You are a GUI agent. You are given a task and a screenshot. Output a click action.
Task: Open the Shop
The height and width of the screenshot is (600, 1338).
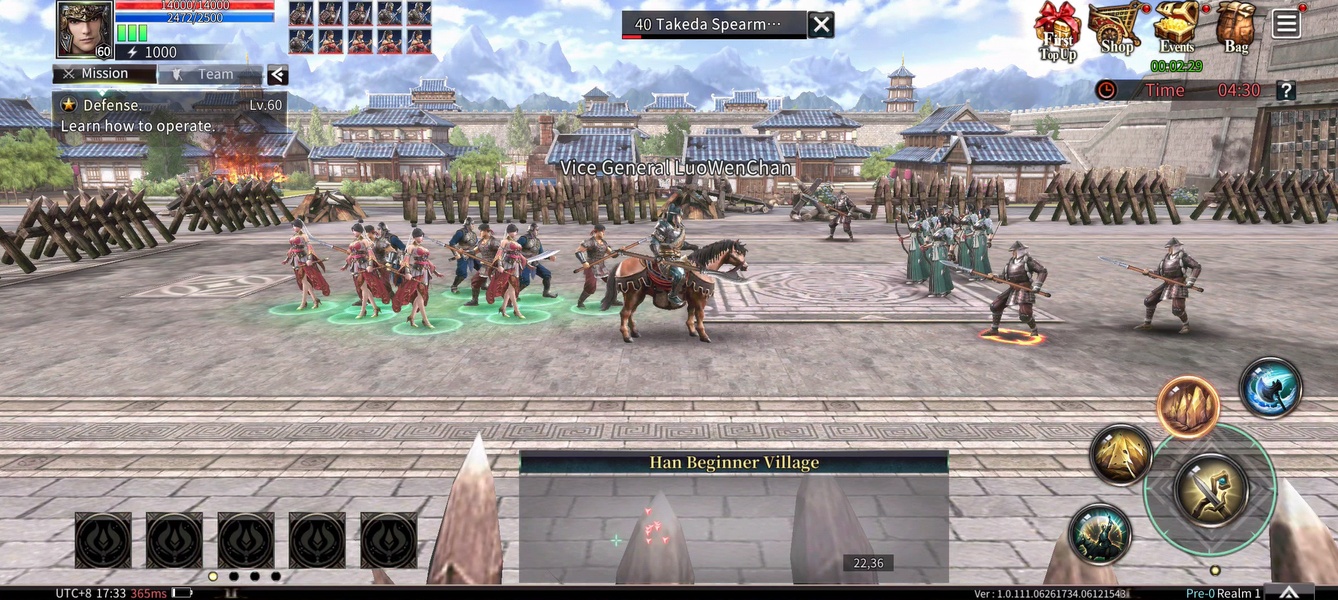[1115, 29]
